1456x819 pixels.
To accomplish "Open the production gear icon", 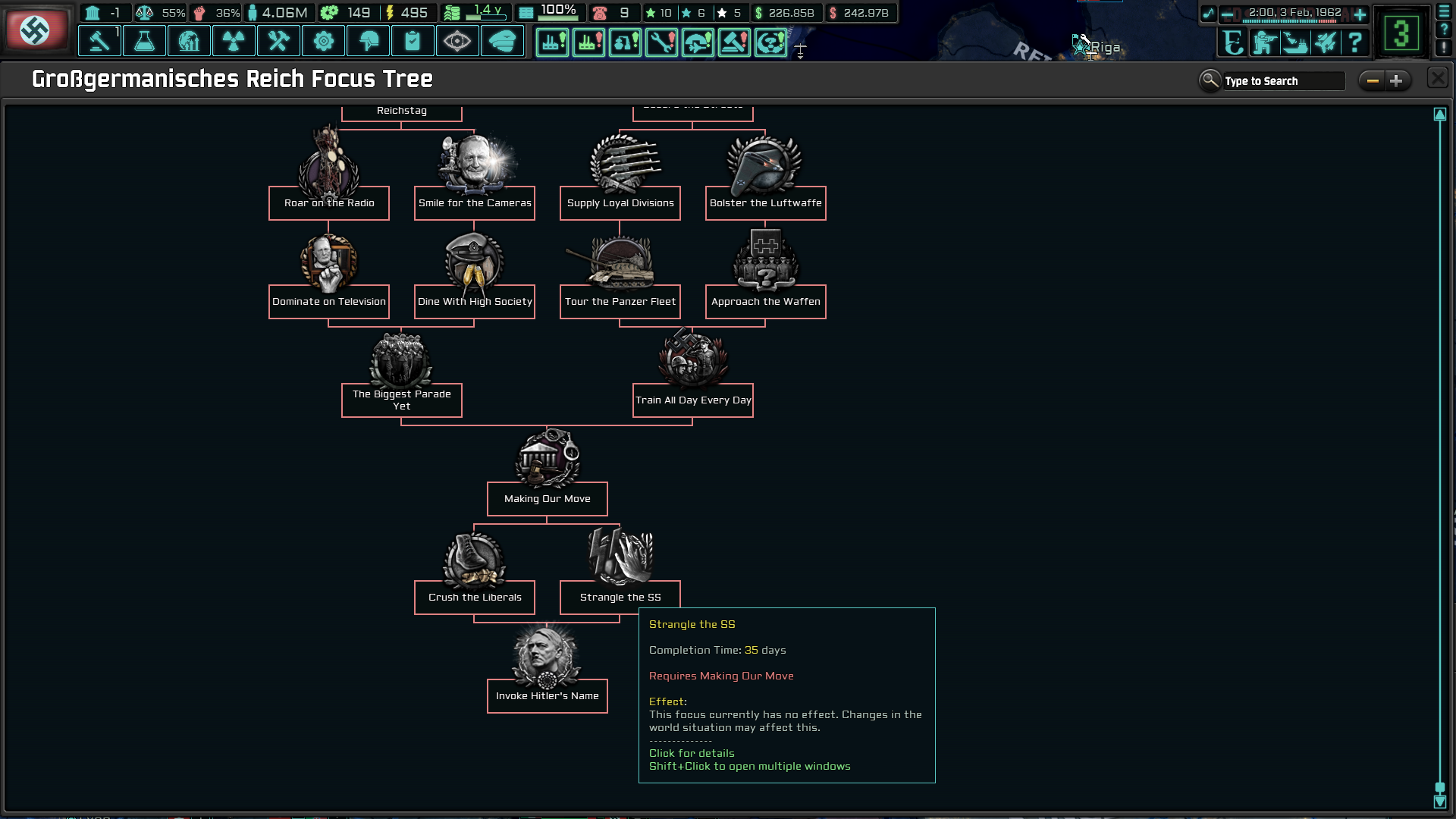I will click(x=323, y=41).
